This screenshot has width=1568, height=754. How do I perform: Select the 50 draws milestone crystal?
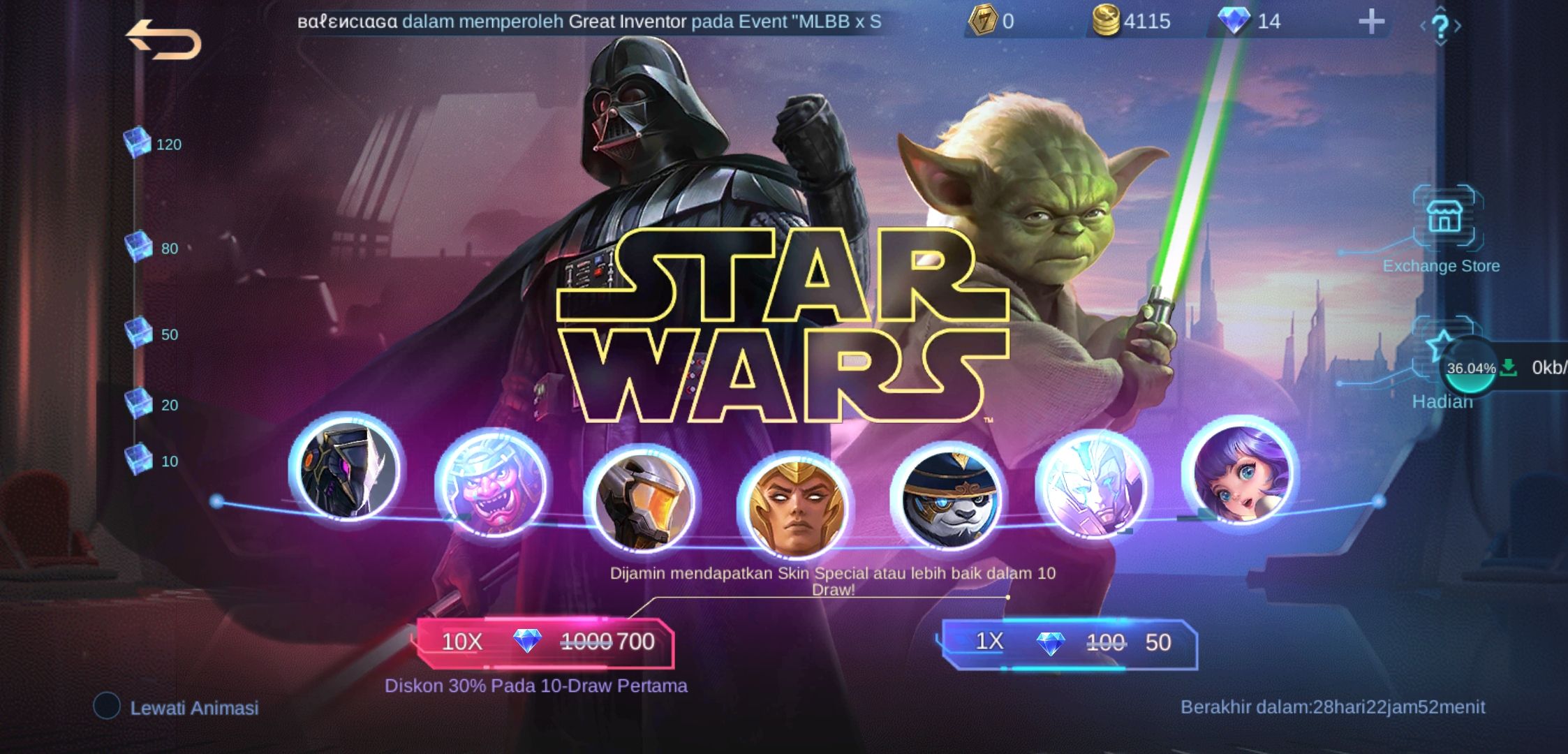138,333
